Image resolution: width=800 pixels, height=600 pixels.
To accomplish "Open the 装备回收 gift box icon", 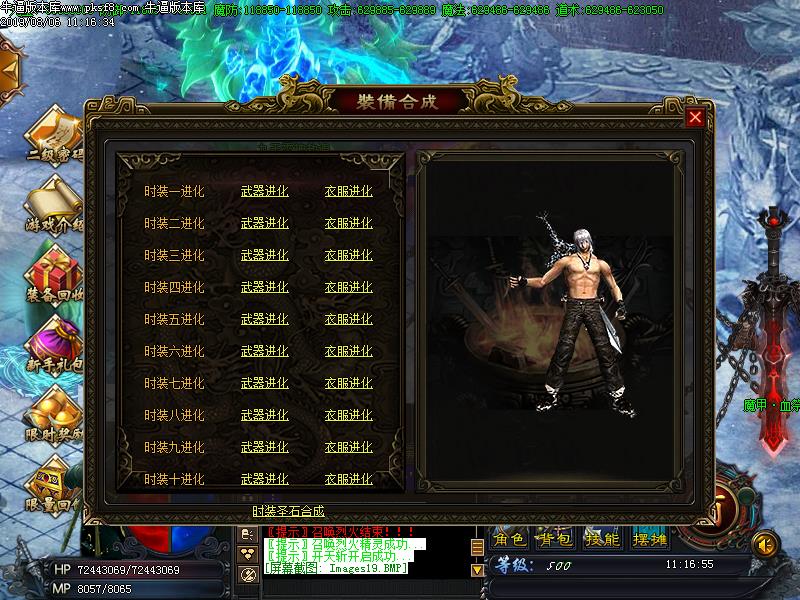I will click(x=50, y=270).
